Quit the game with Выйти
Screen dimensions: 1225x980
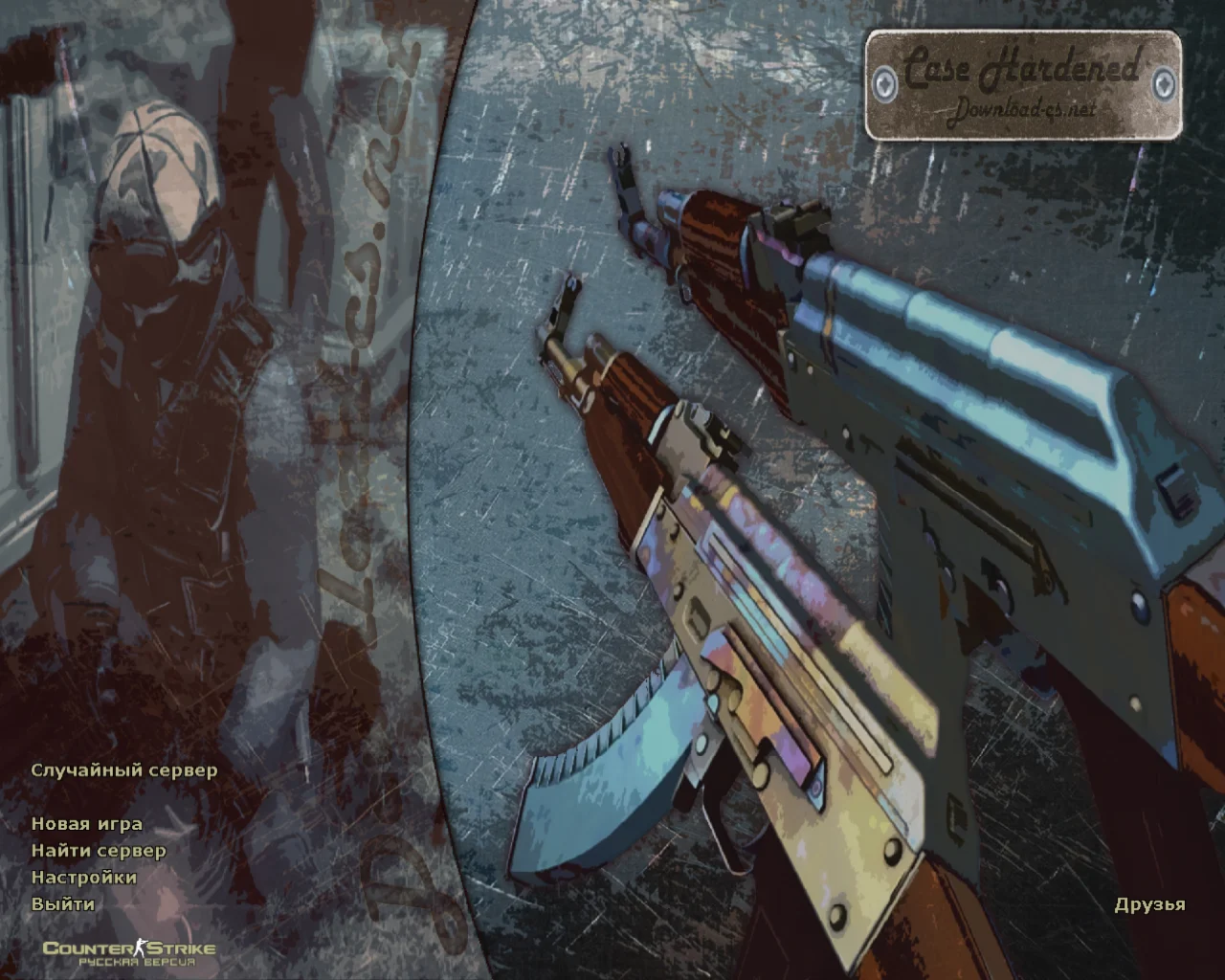[63, 904]
